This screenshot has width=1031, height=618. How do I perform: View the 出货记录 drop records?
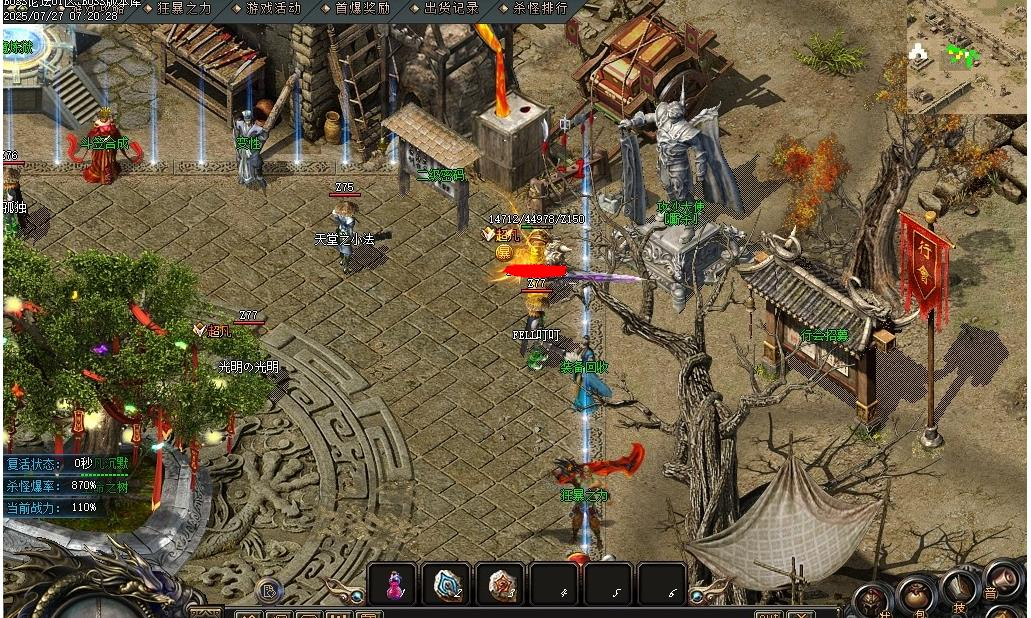point(444,9)
